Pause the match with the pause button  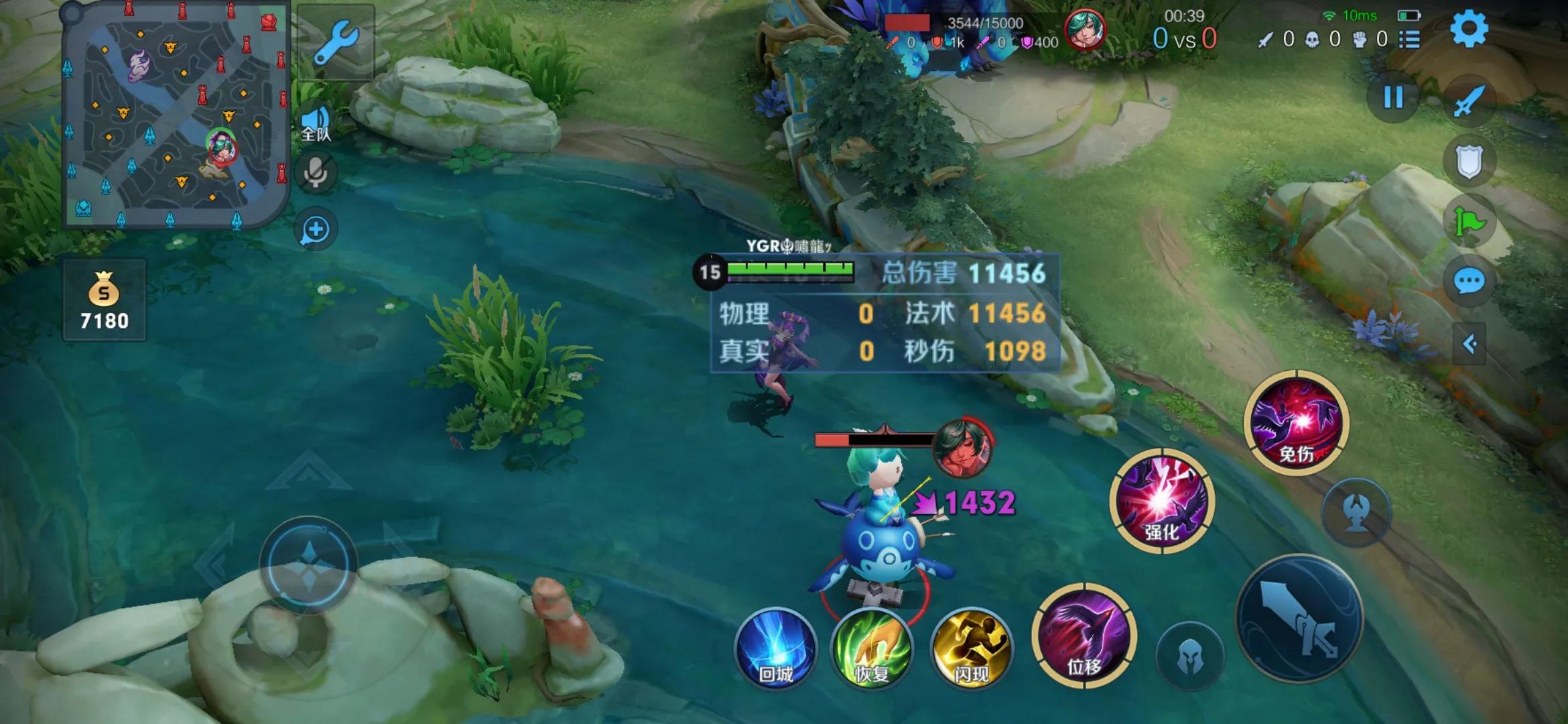click(x=1393, y=98)
